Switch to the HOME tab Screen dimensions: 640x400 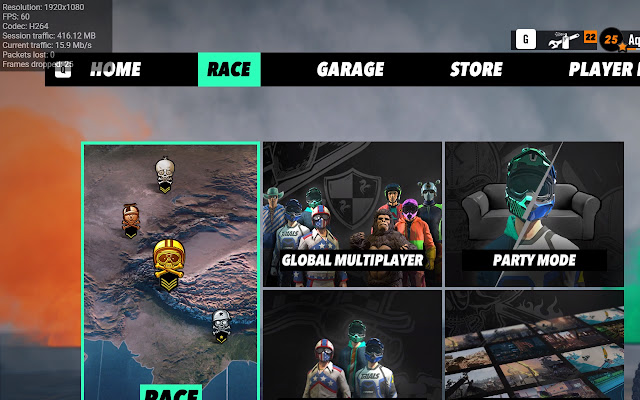[x=114, y=70]
